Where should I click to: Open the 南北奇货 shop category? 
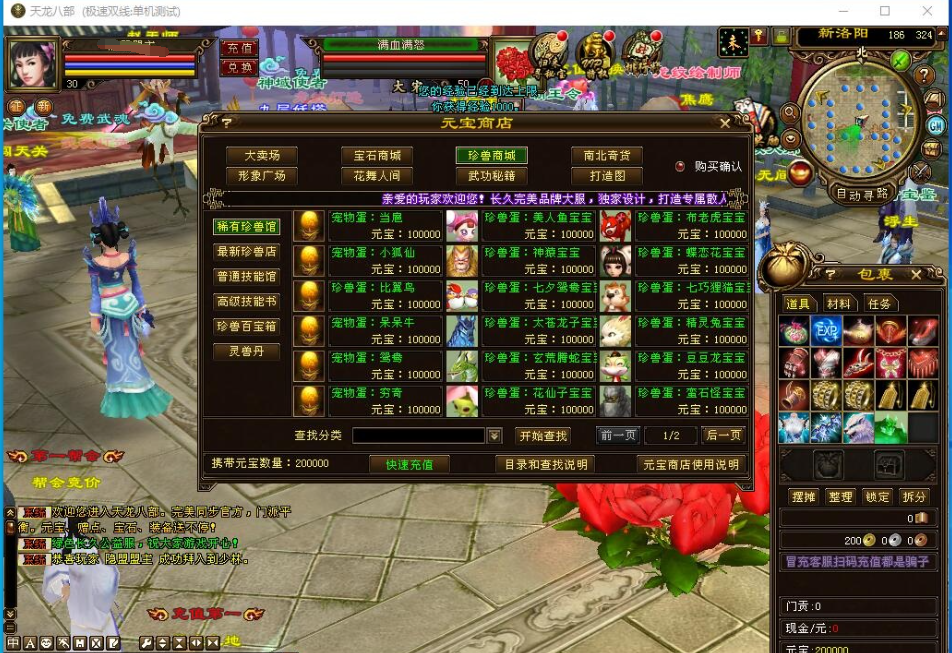(607, 156)
